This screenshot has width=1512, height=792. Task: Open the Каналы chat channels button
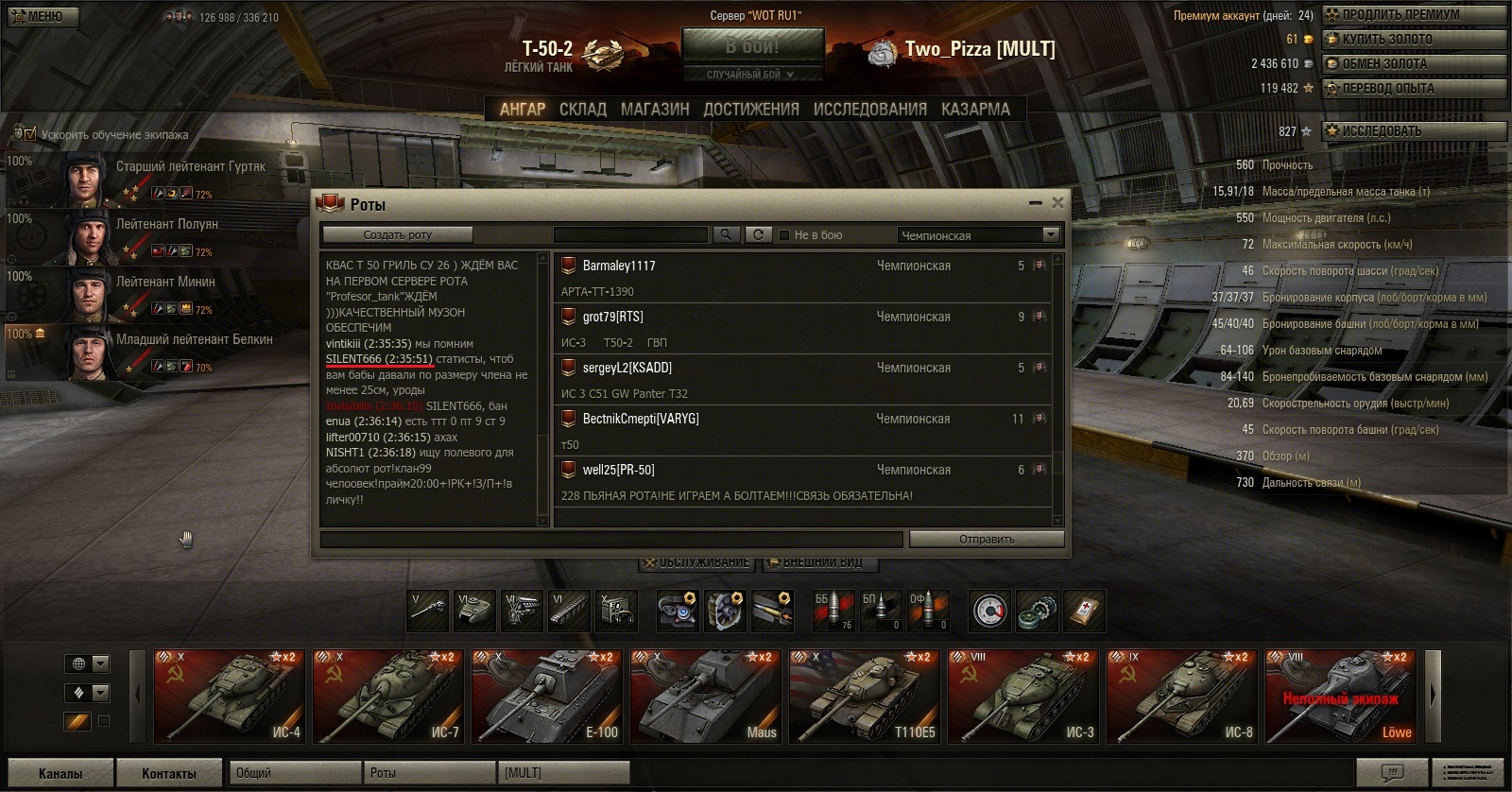(x=60, y=773)
